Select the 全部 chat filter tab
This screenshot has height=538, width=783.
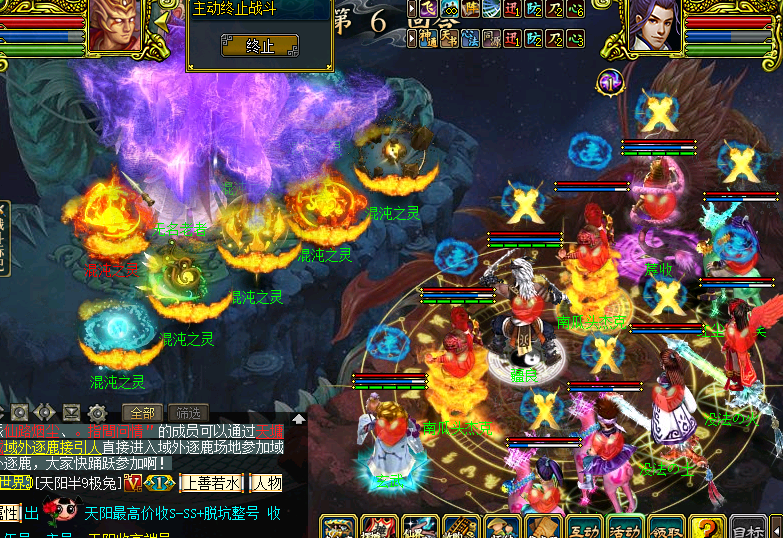141,412
